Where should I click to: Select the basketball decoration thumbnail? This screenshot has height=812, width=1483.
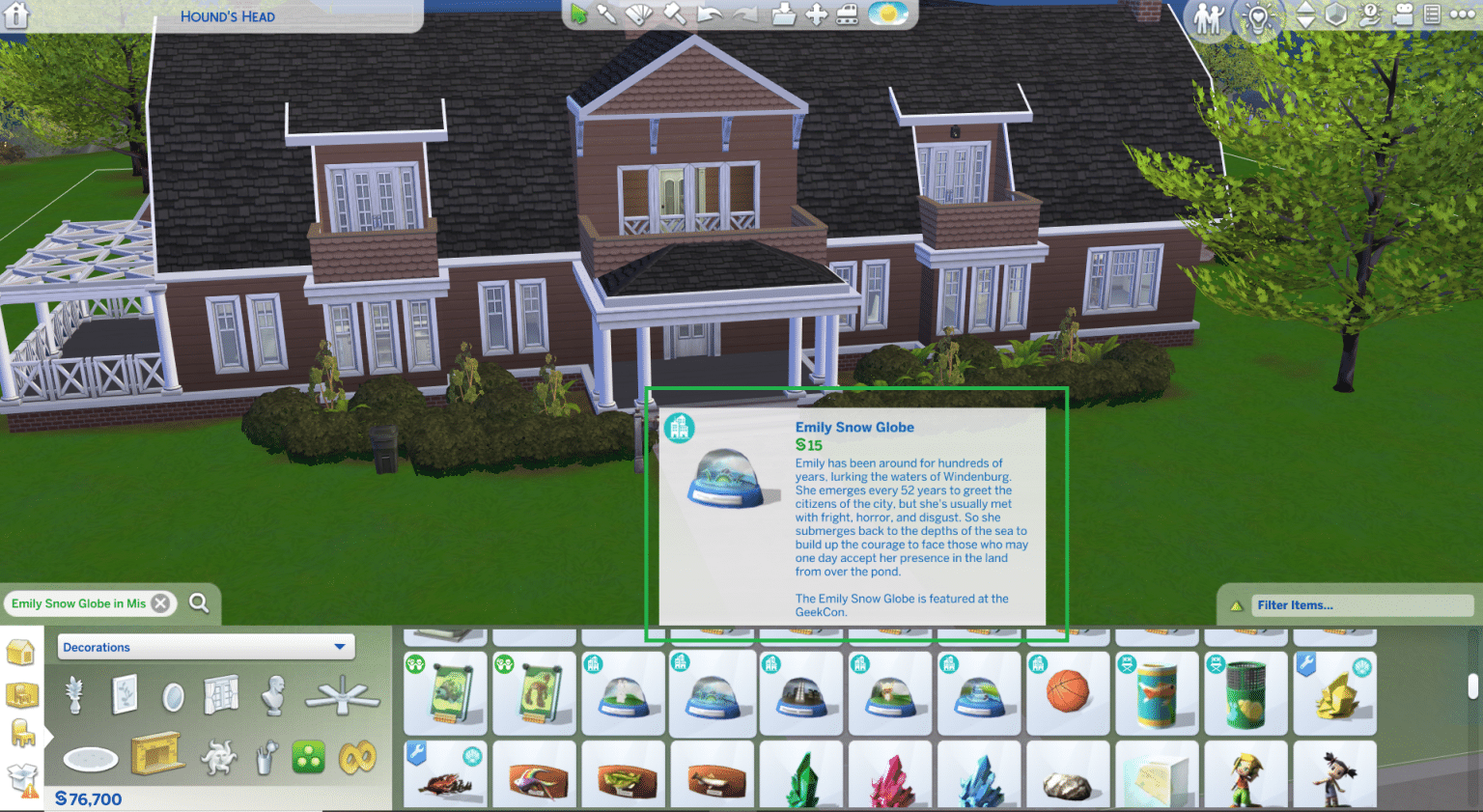pos(1068,692)
